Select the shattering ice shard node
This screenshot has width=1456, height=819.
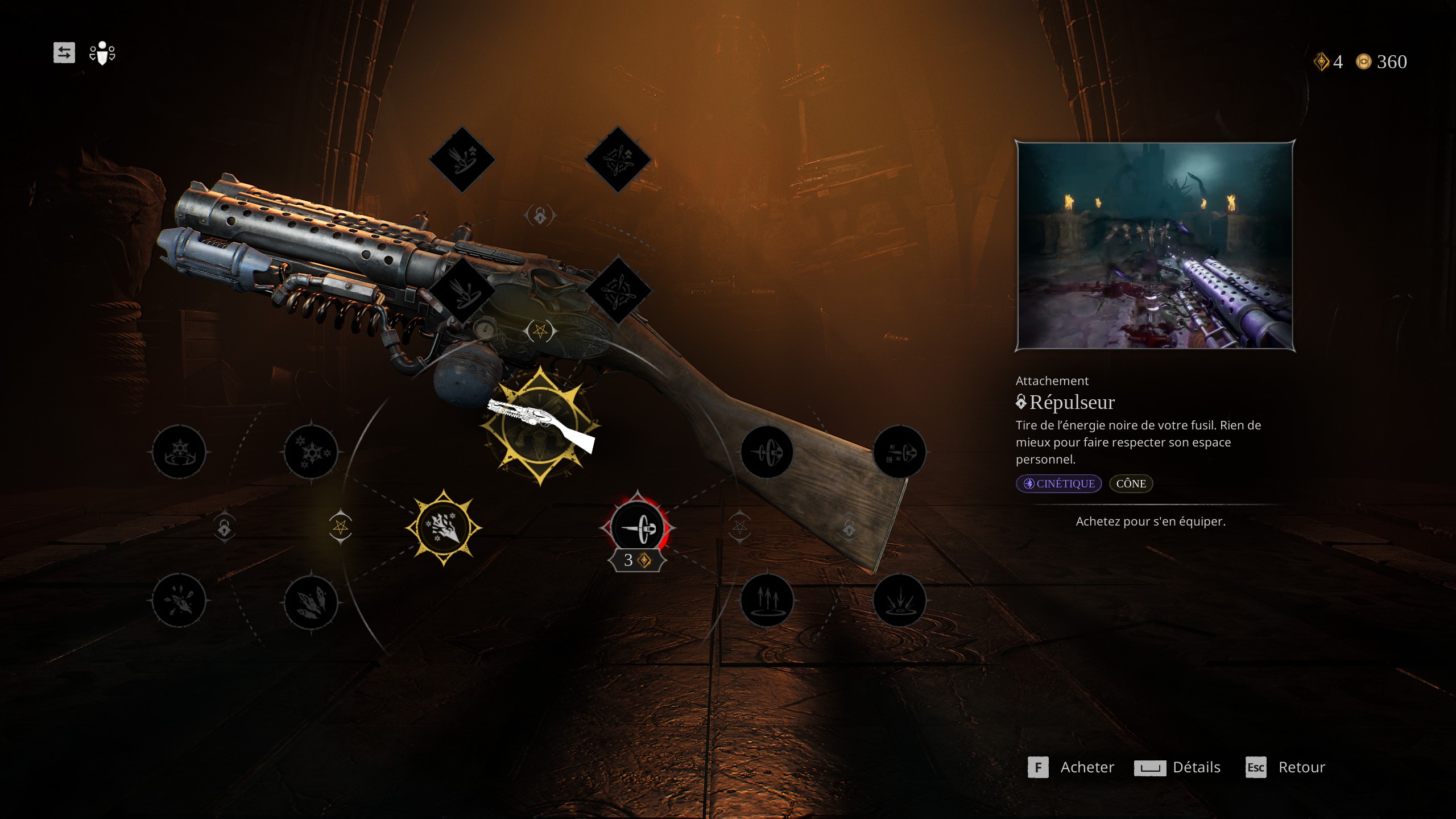pyautogui.click(x=179, y=601)
